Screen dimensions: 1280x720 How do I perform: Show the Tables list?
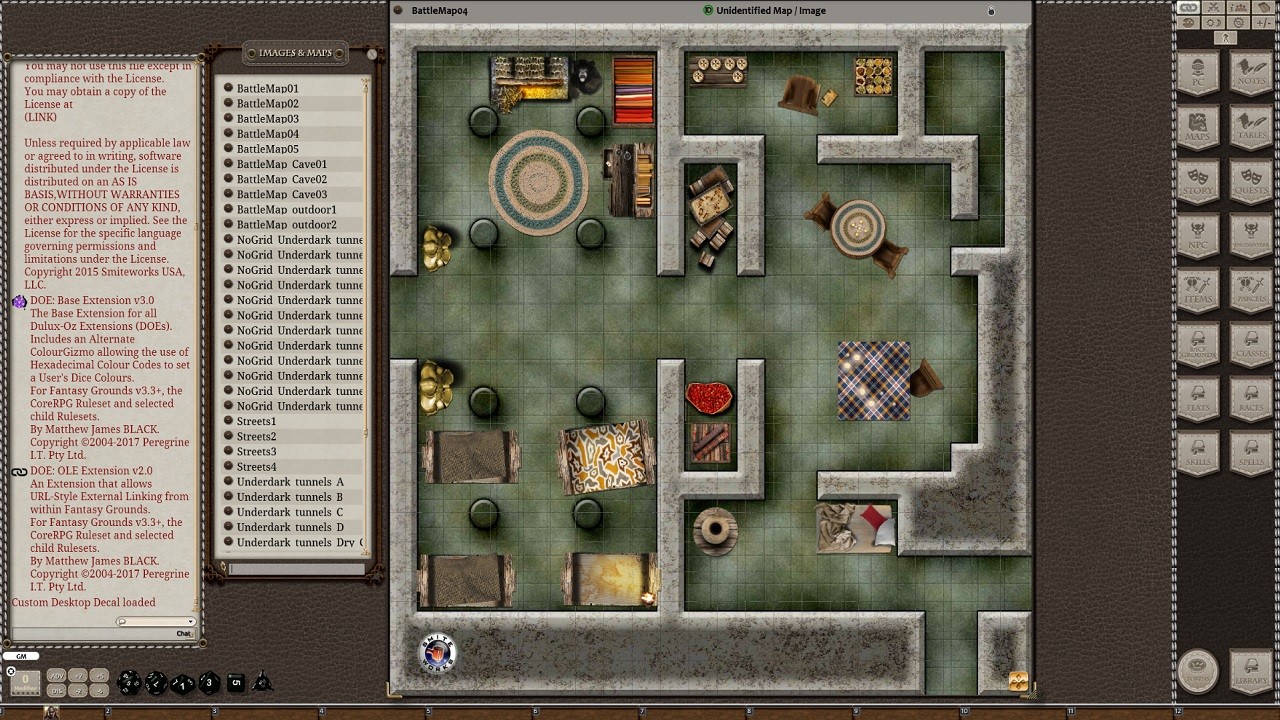(x=1251, y=128)
